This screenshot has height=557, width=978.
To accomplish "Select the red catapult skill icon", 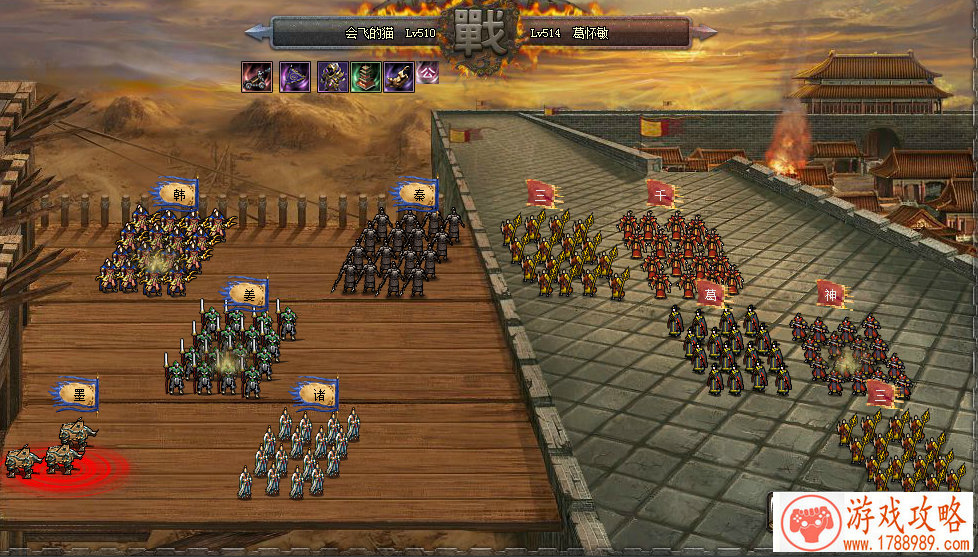I will point(257,76).
